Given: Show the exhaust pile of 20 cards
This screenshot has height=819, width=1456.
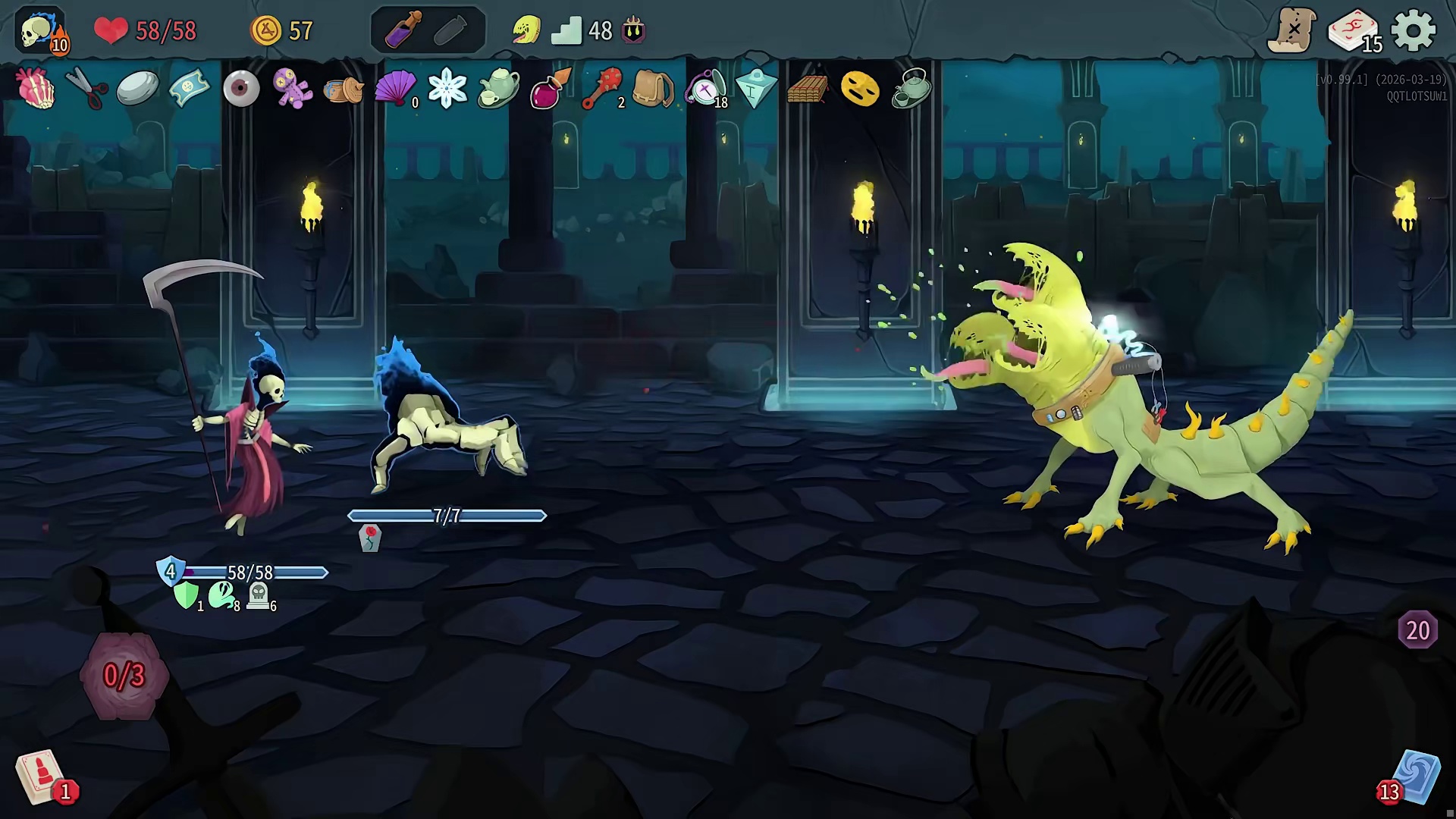Looking at the screenshot, I should point(1417,630).
